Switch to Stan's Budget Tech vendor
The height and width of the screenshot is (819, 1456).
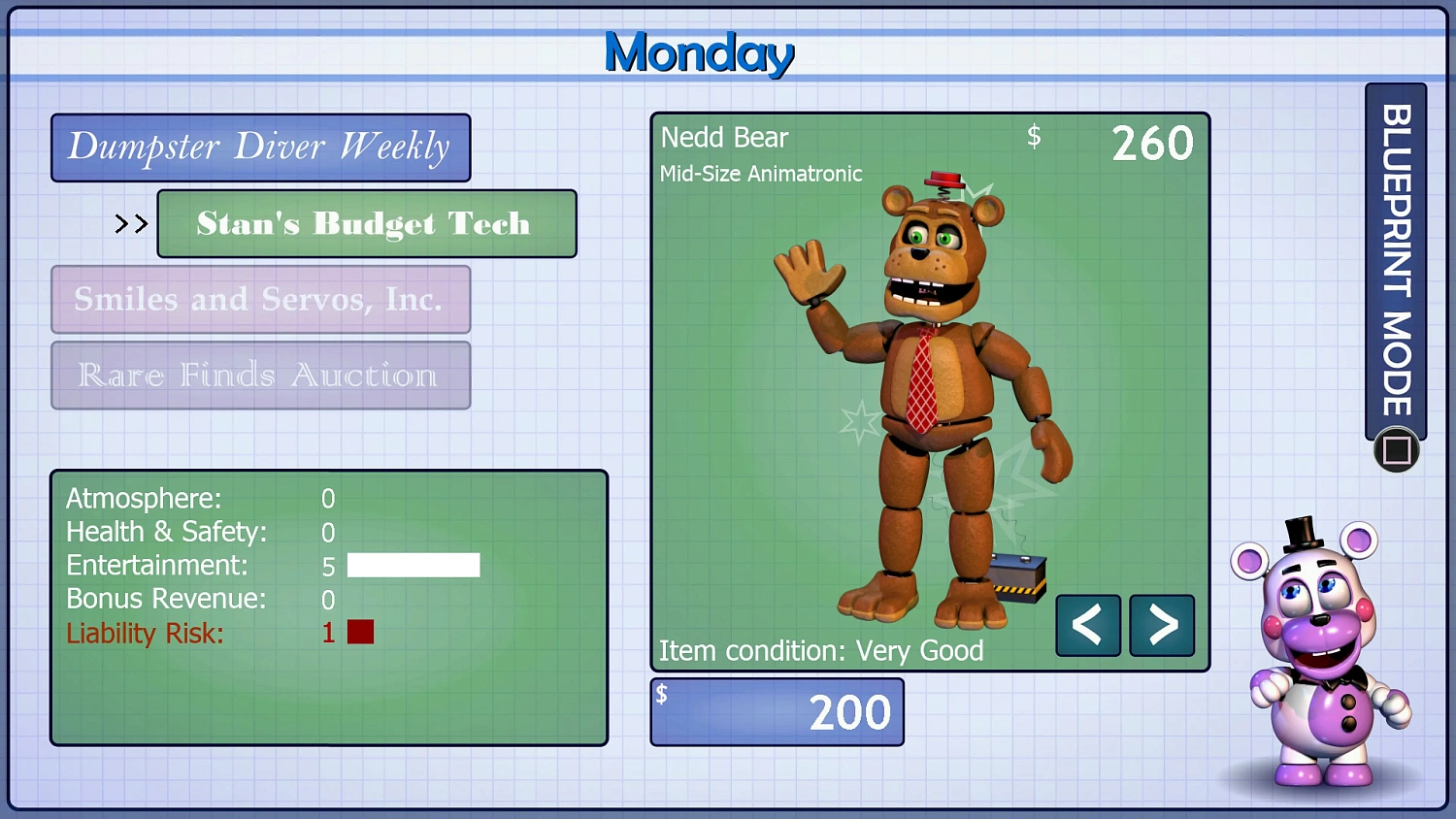coord(366,224)
